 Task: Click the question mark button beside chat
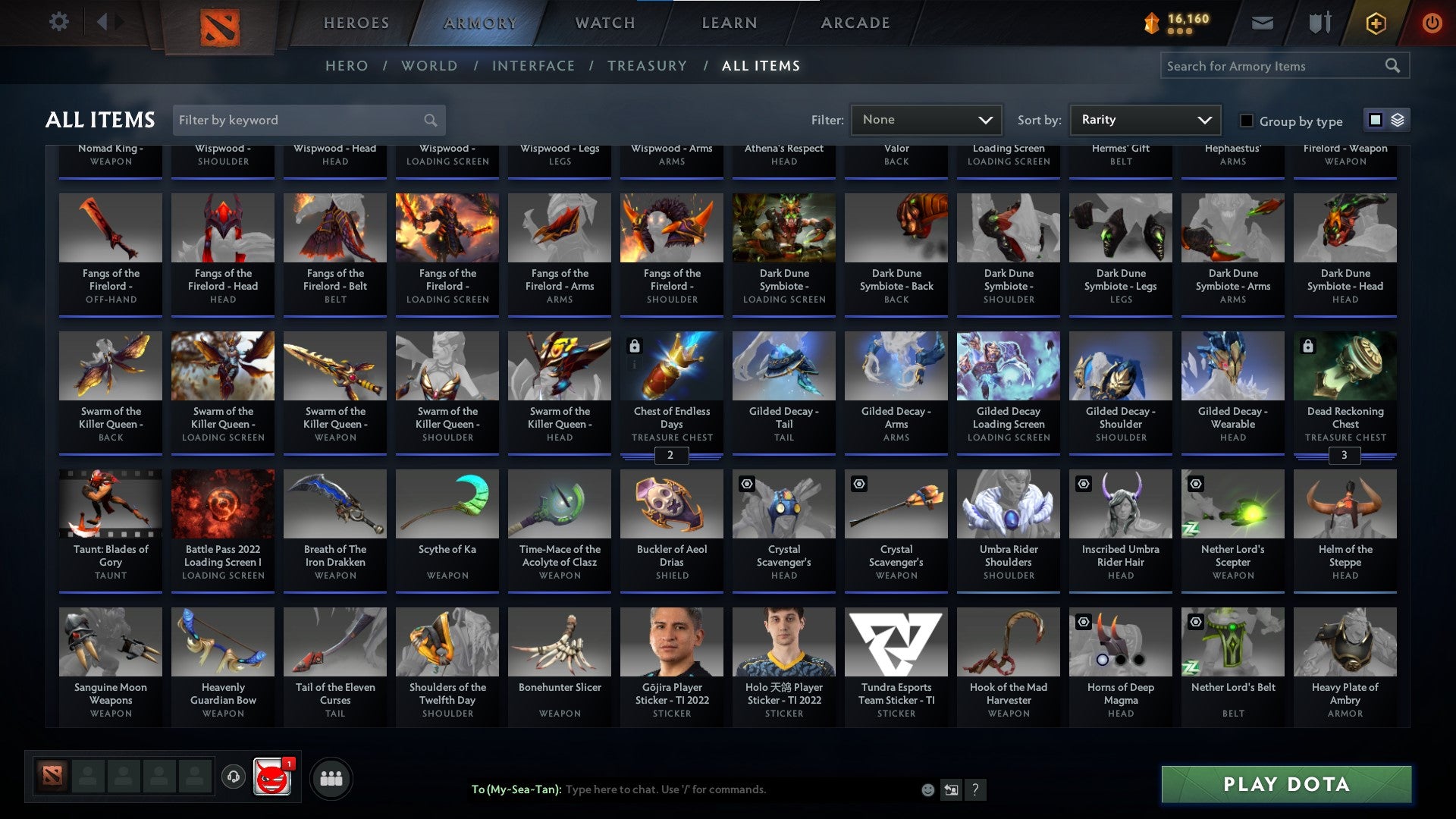pos(975,789)
